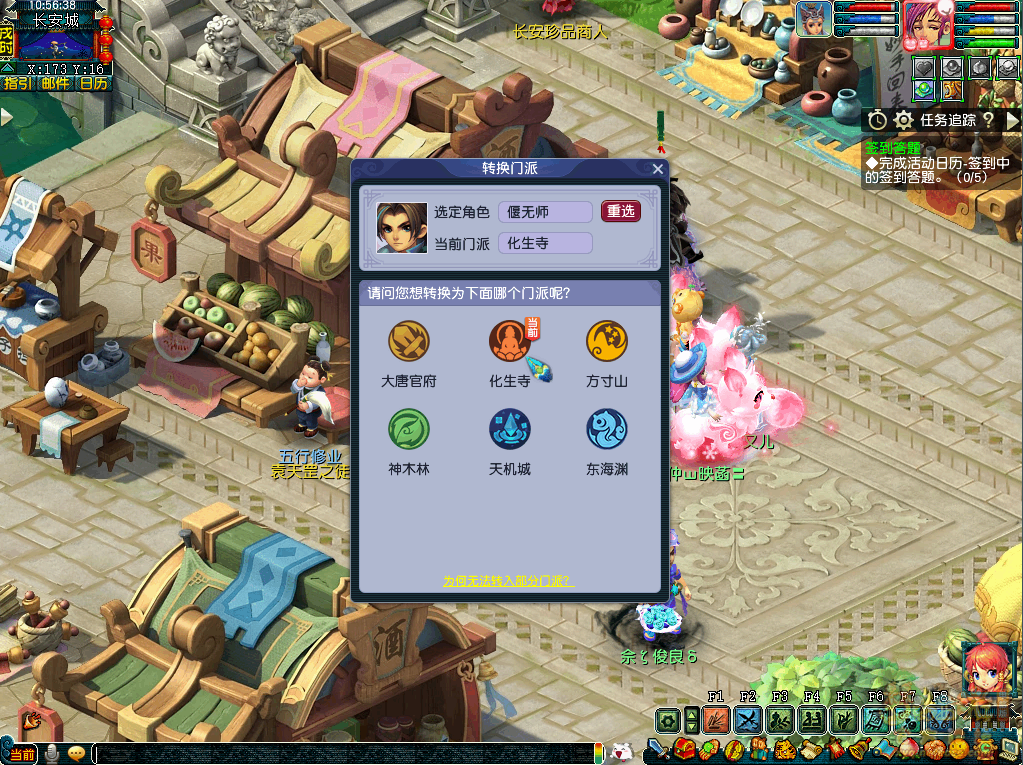Open the 指引 guide button
Viewport: 1023px width, 765px height.
17,84
